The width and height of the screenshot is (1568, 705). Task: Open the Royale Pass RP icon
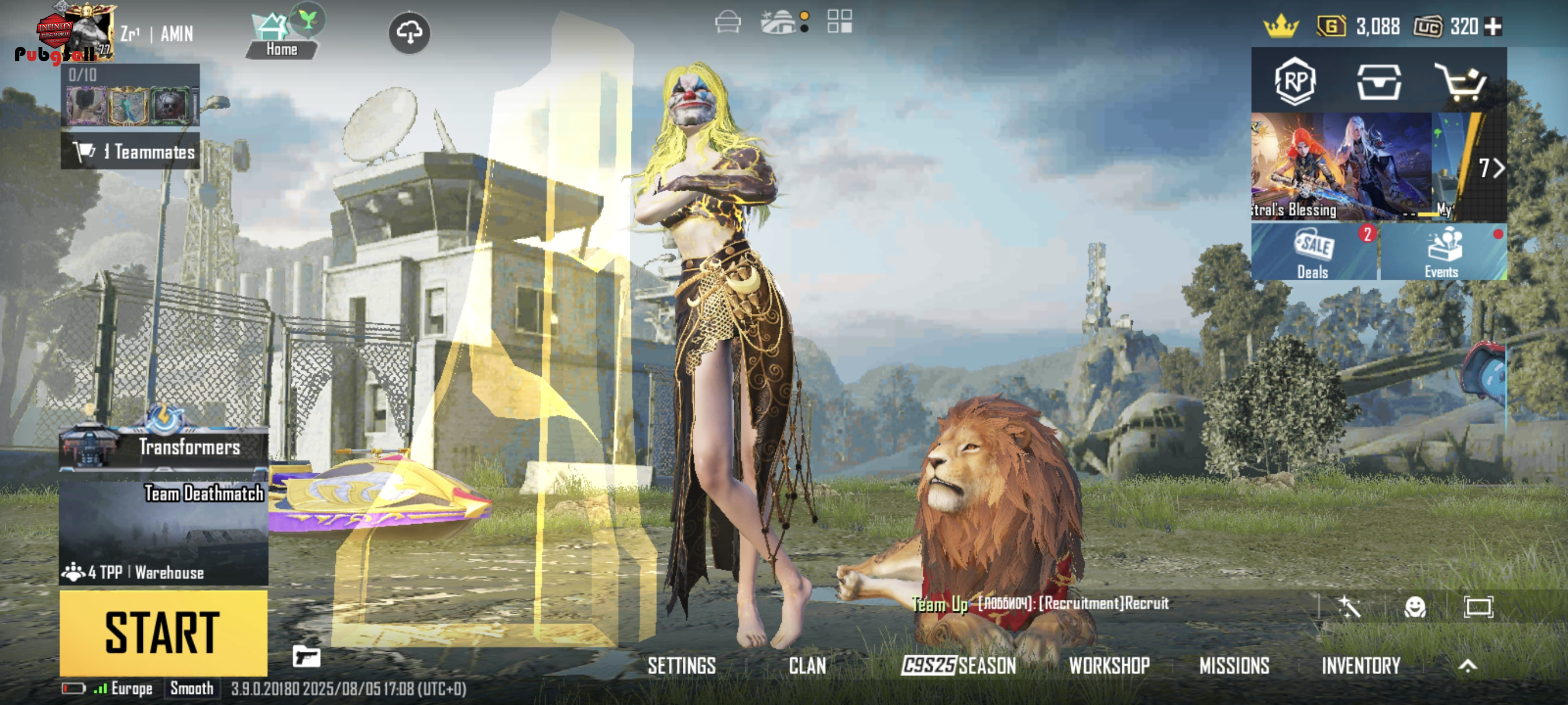tap(1295, 81)
